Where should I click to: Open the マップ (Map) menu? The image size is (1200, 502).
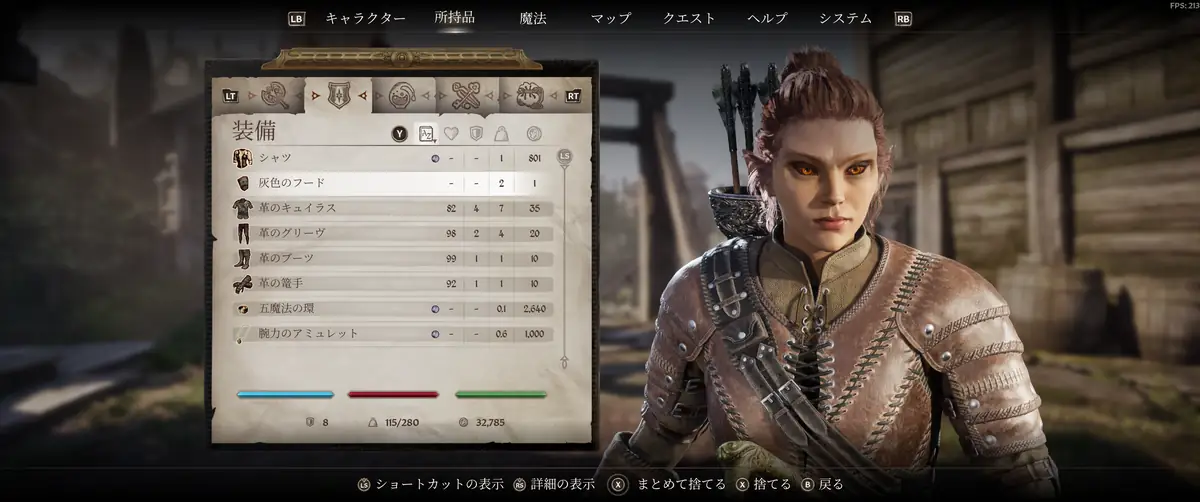(x=610, y=18)
